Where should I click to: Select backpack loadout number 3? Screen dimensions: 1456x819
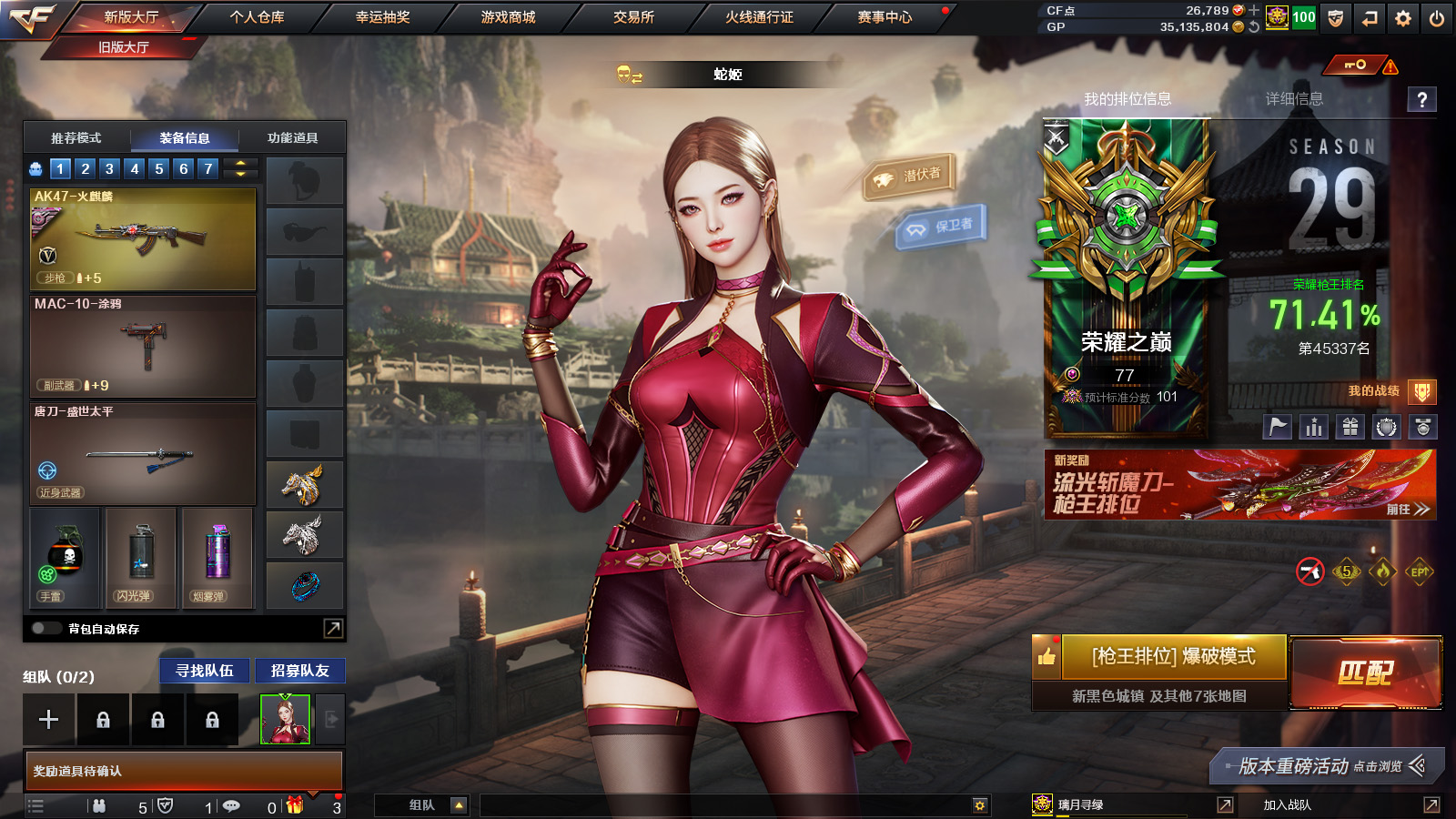109,168
